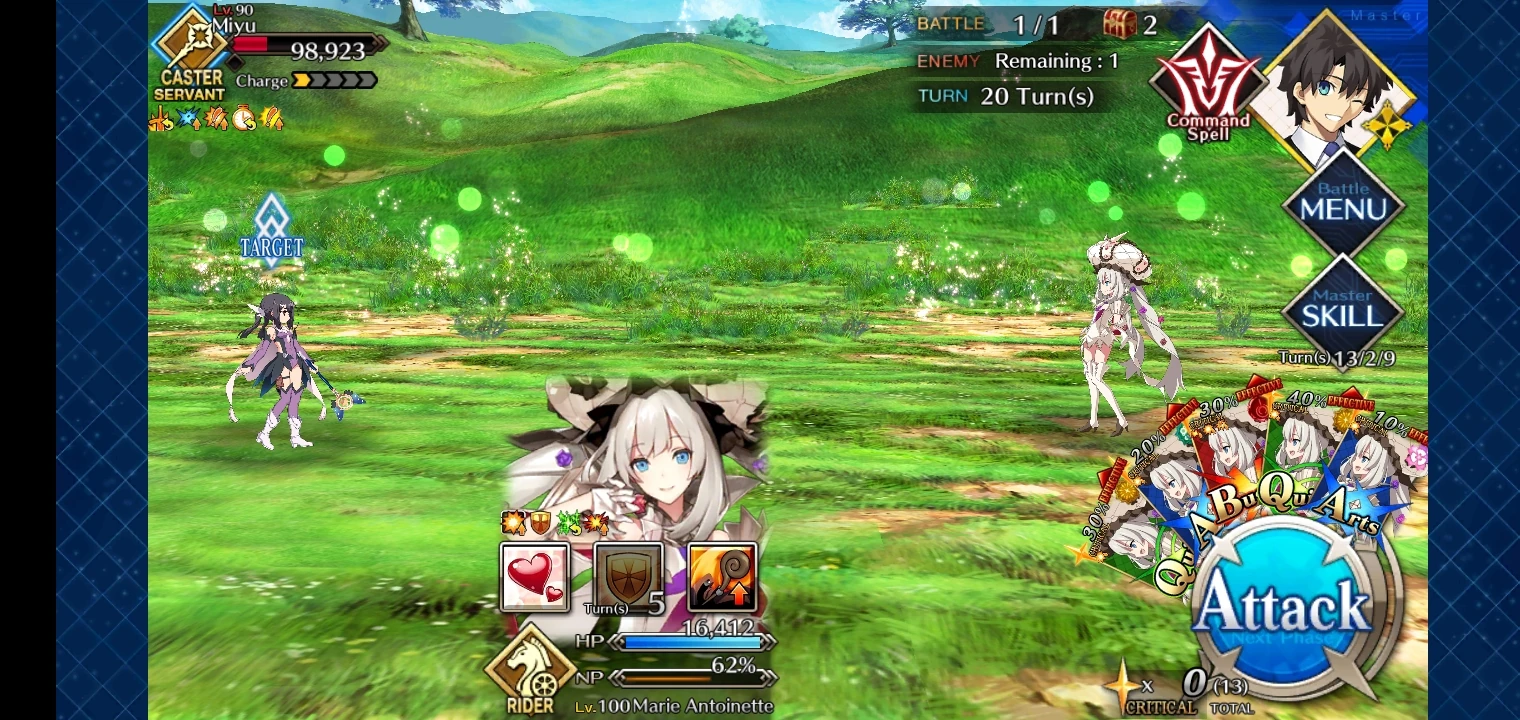The image size is (1520, 720).
Task: Activate Marie's attack-up scepter skill
Action: [722, 577]
